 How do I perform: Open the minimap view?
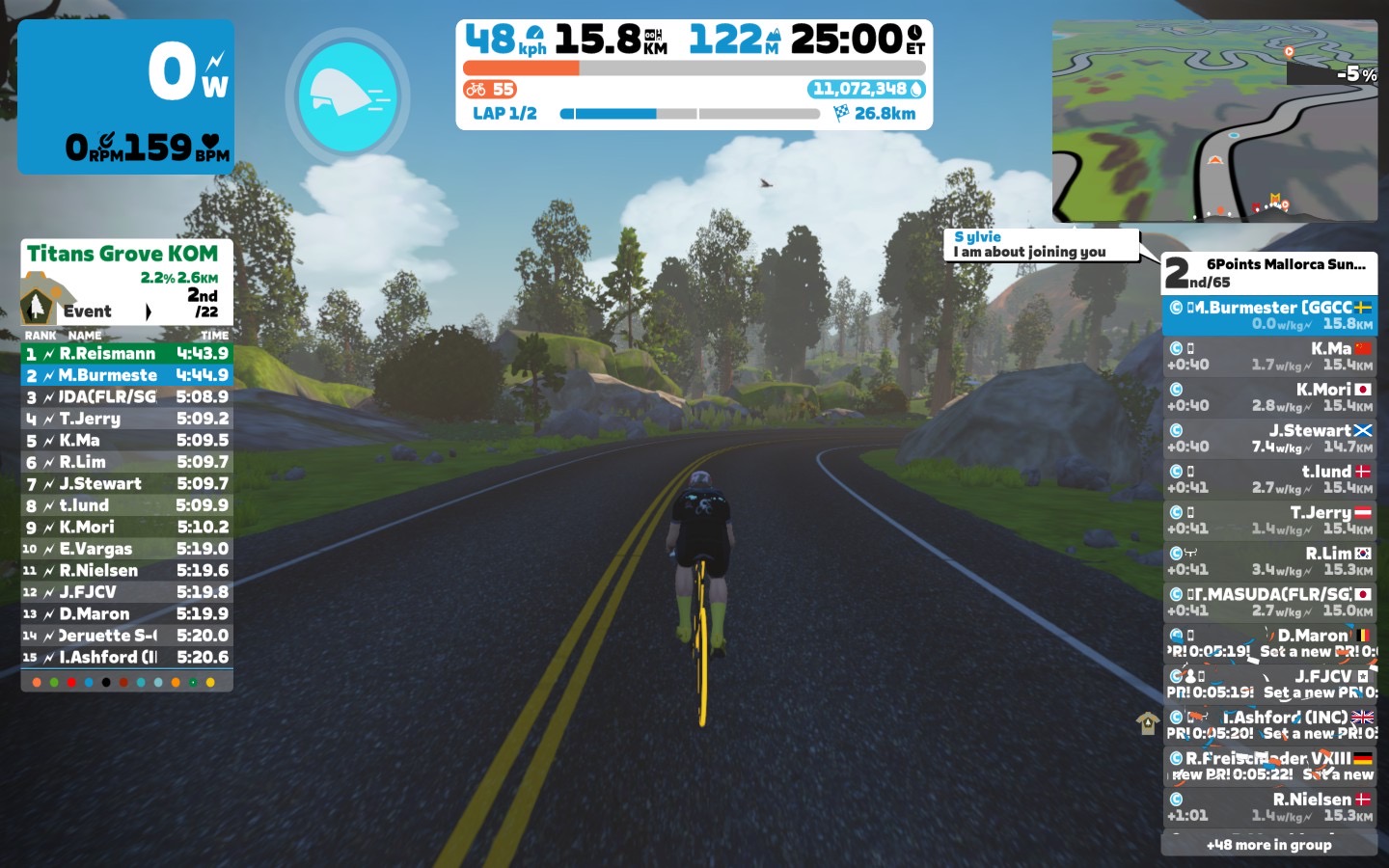point(1214,122)
